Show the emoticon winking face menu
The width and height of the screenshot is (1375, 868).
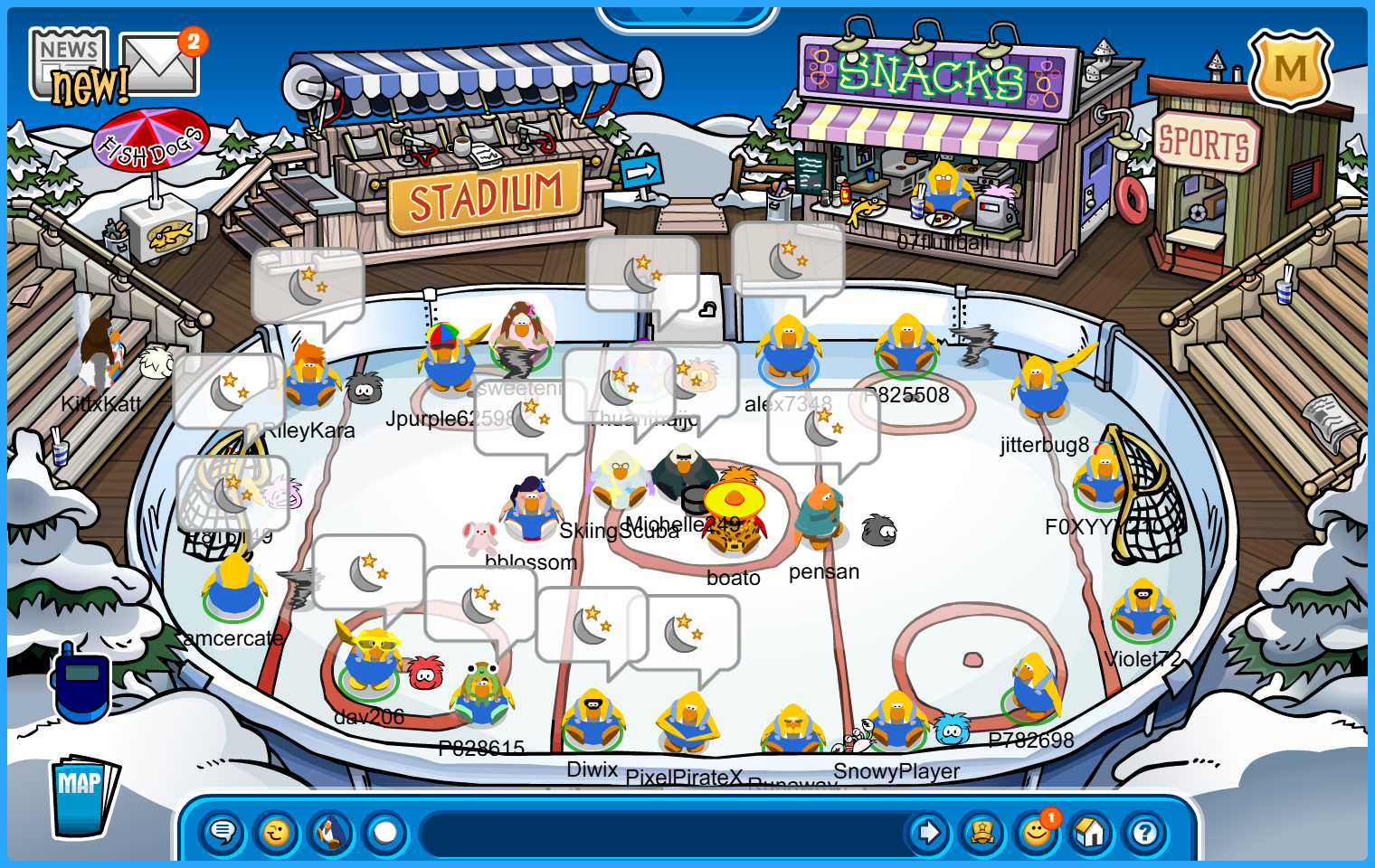tap(276, 832)
